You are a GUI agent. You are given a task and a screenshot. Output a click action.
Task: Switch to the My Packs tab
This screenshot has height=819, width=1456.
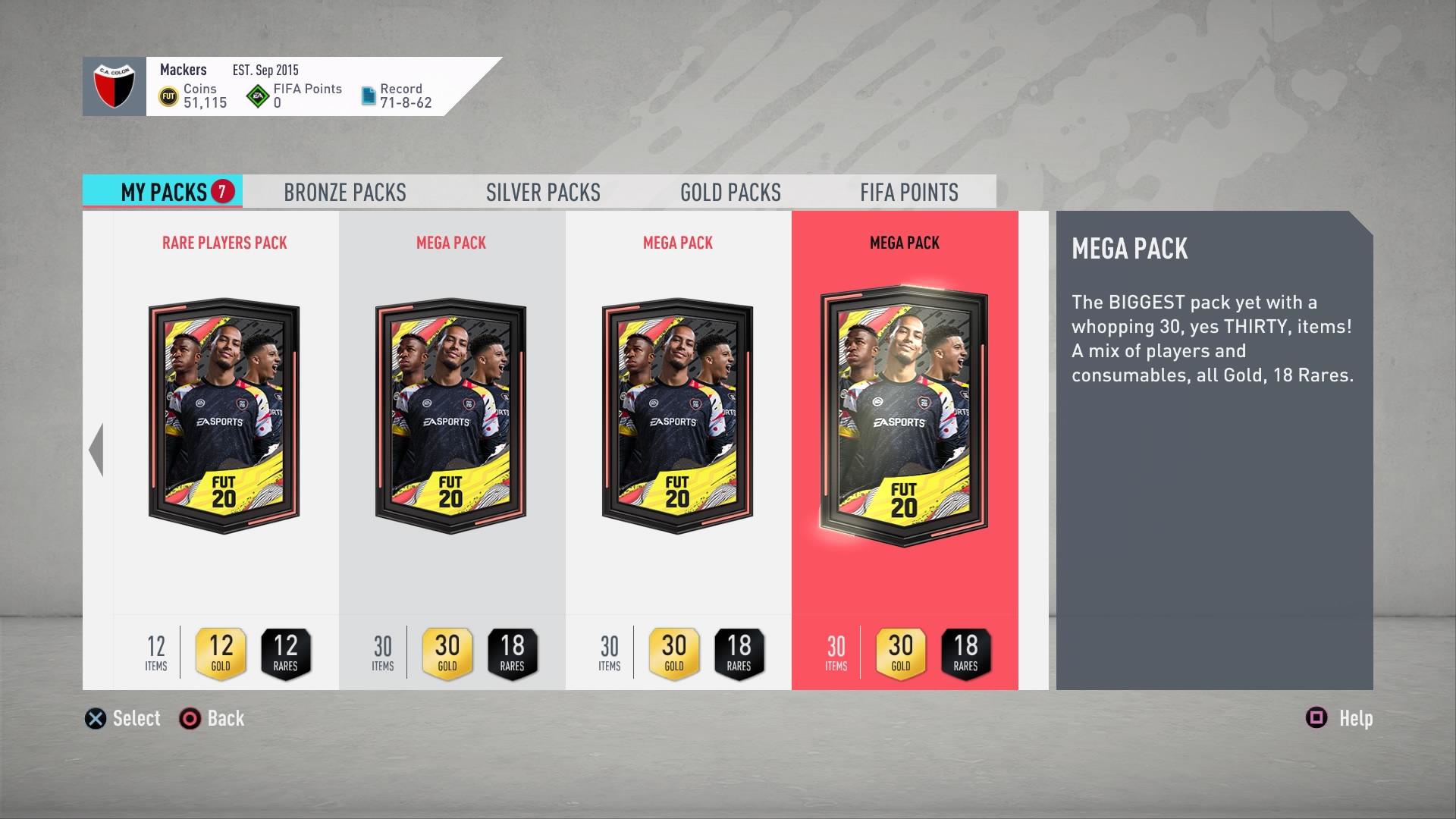tap(163, 192)
